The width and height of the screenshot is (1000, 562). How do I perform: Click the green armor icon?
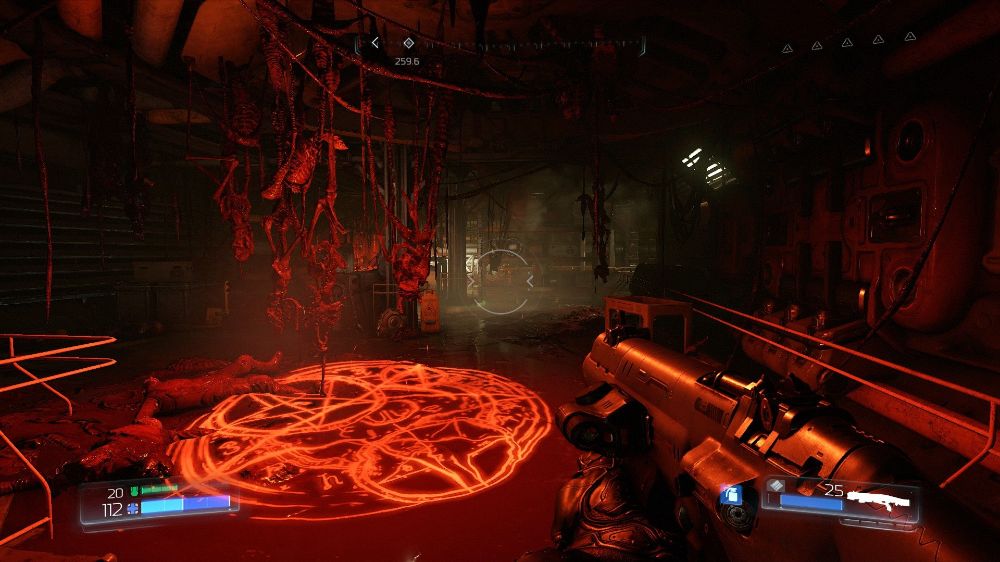tap(133, 492)
